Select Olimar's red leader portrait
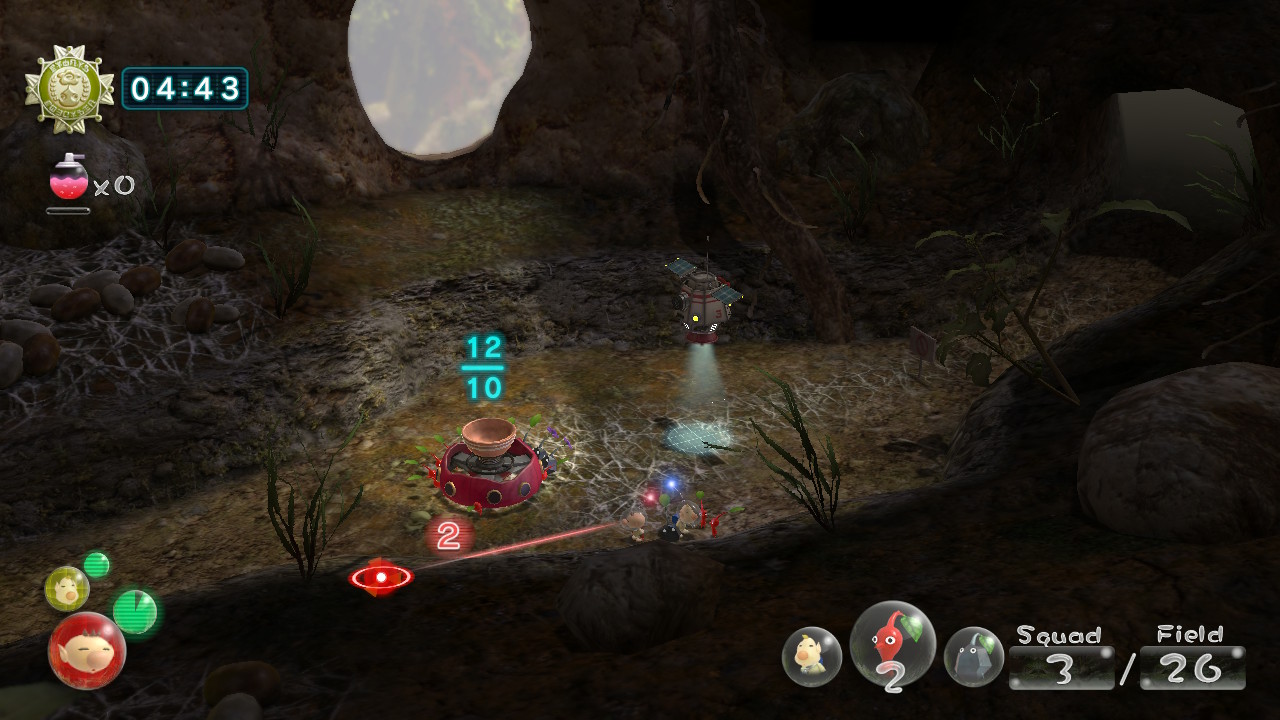Image resolution: width=1280 pixels, height=720 pixels. tap(87, 650)
